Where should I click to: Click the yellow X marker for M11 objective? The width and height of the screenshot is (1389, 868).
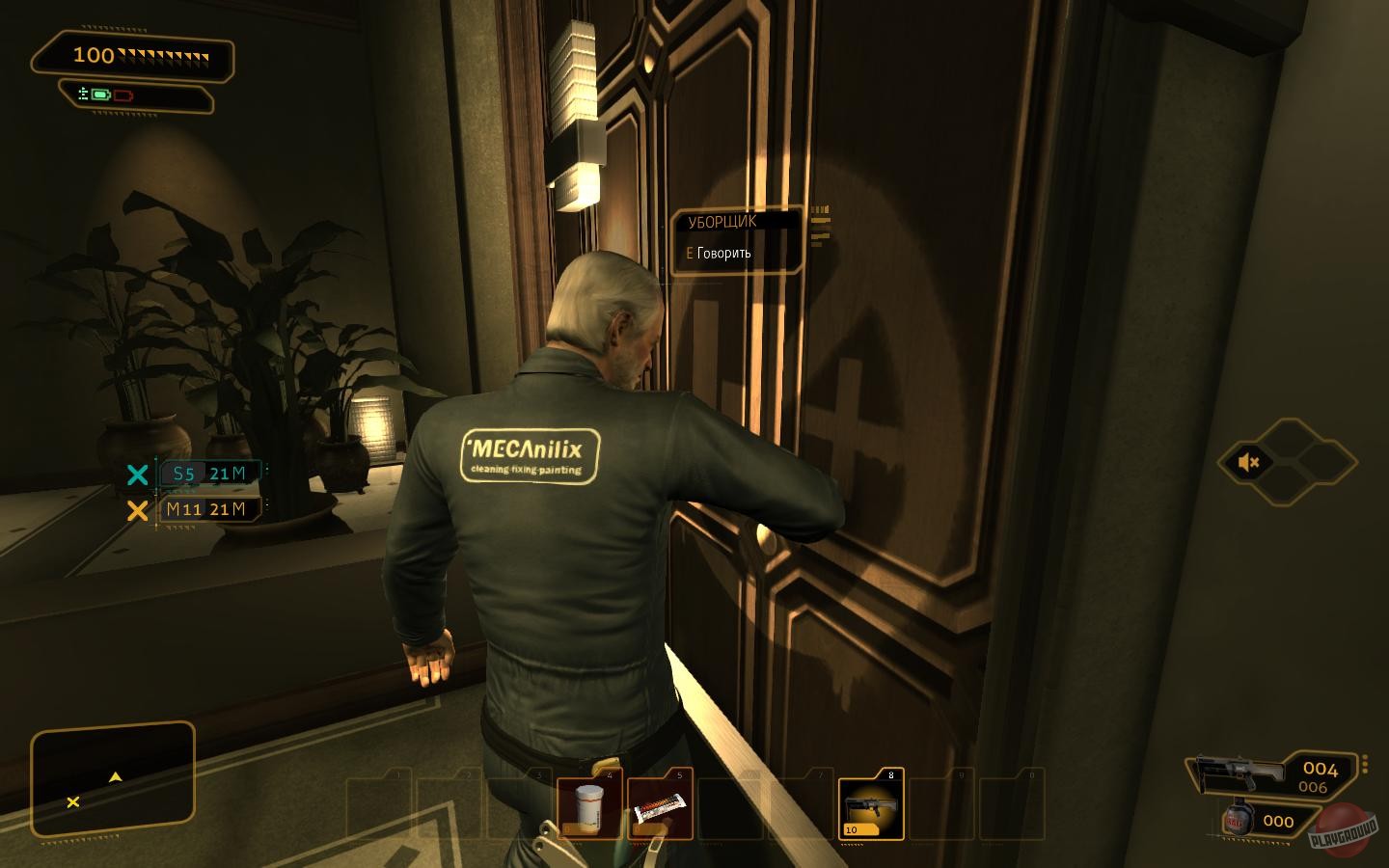(138, 510)
